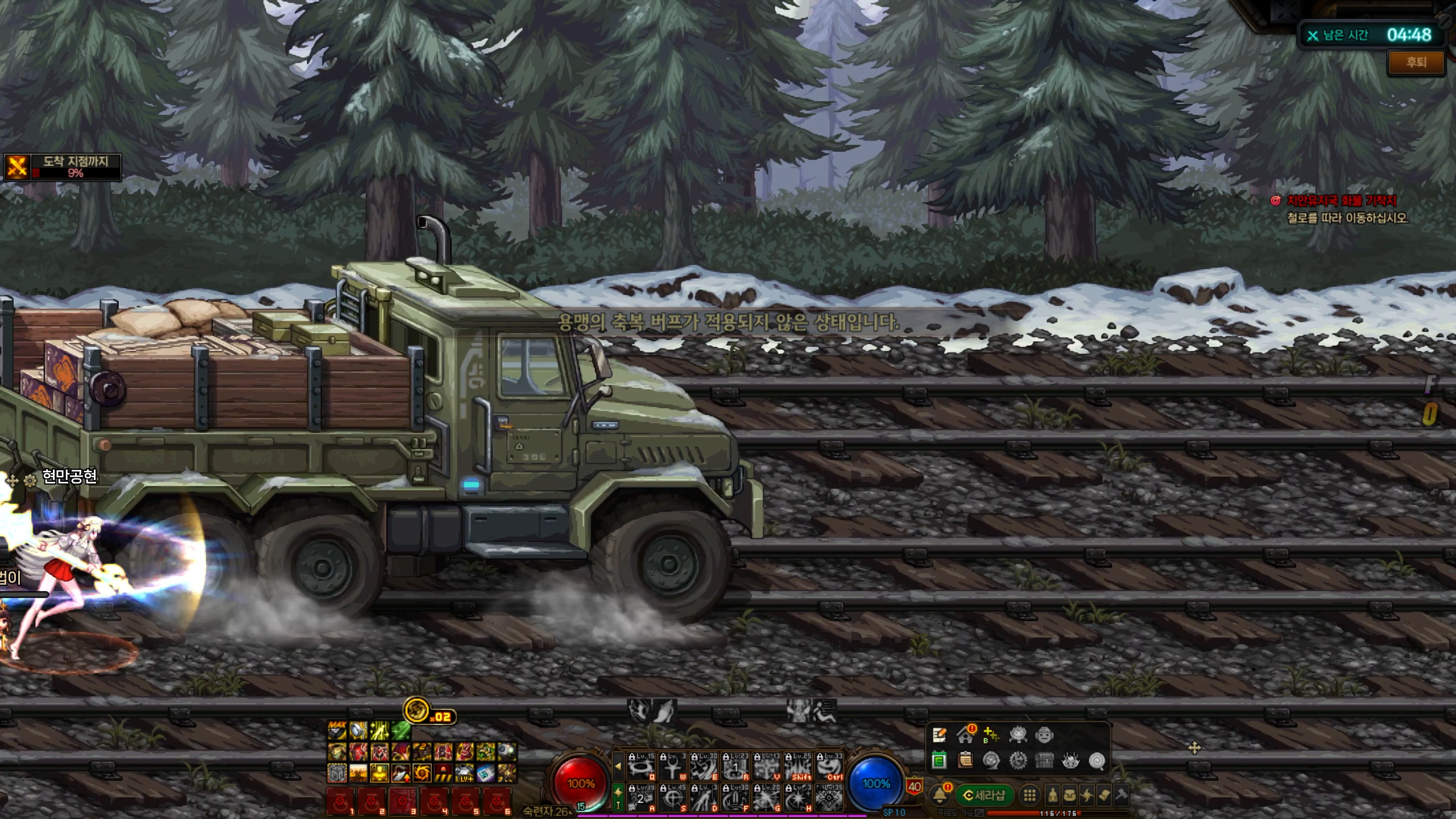Select the MAX buff status icon

pyautogui.click(x=337, y=730)
